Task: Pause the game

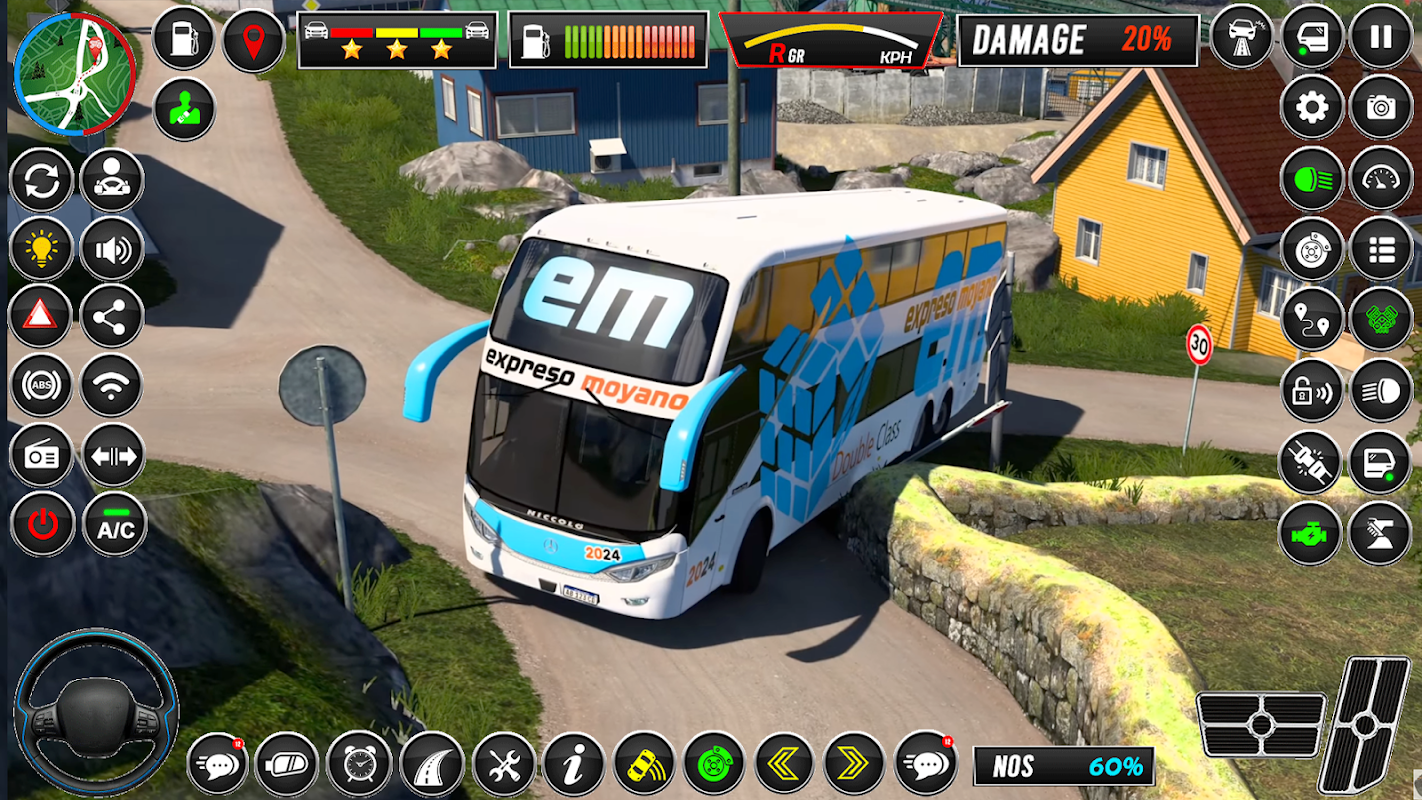Action: (x=1381, y=37)
